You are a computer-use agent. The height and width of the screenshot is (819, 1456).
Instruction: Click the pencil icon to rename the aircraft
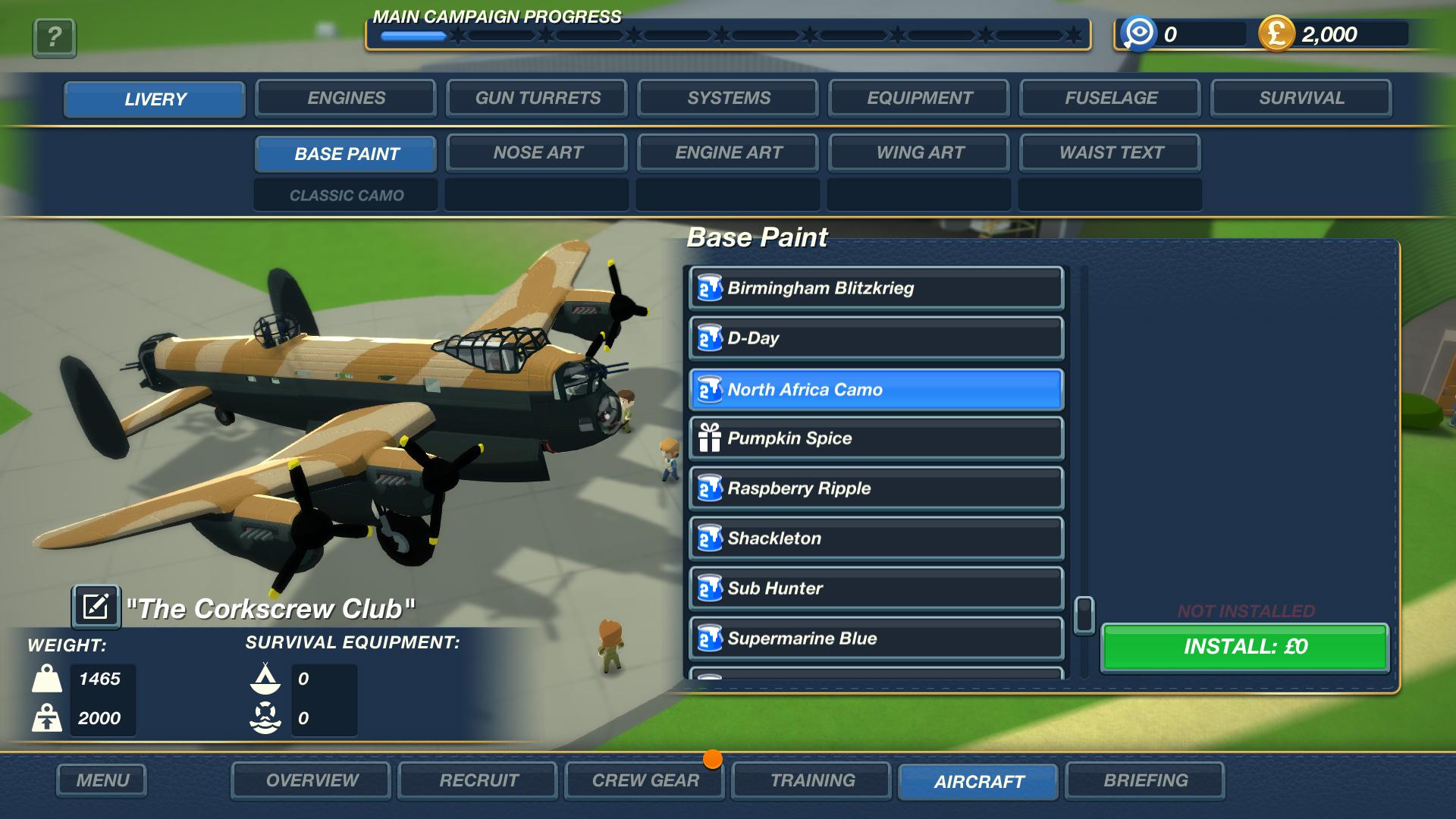tap(96, 607)
